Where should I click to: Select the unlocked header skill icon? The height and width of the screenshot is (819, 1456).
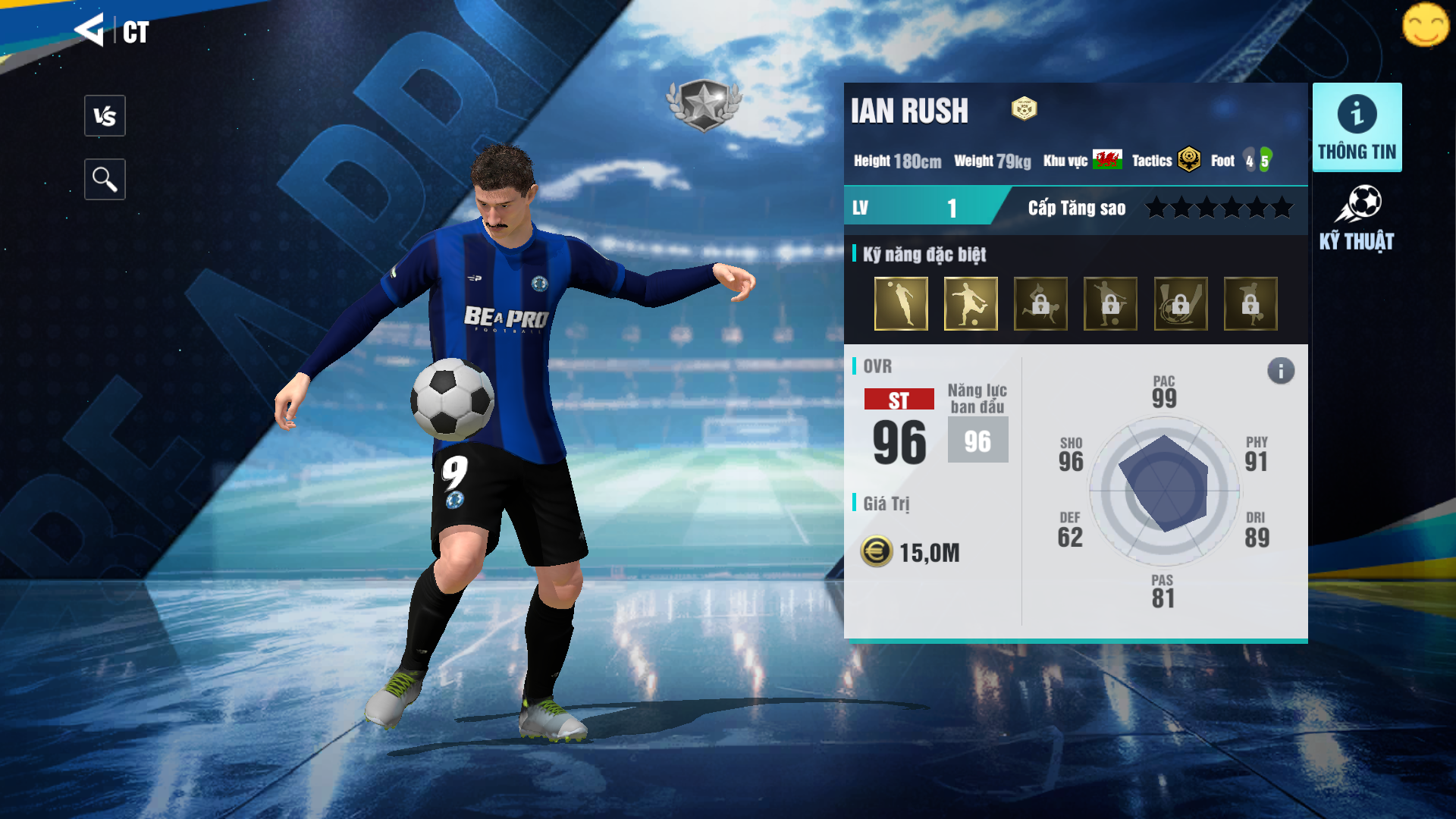pyautogui.click(x=901, y=303)
